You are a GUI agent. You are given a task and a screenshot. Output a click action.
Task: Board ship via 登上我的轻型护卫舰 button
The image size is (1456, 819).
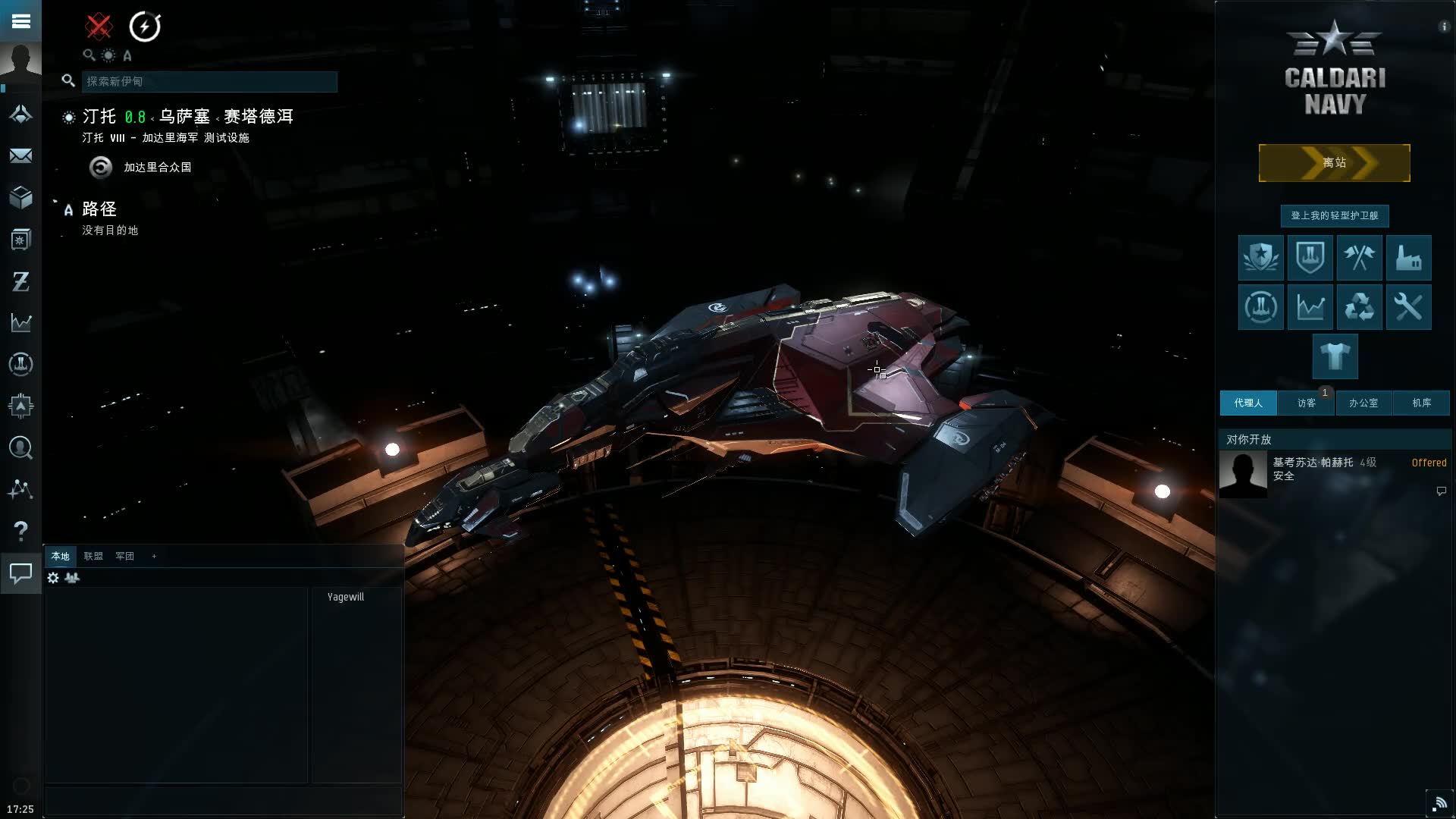coord(1334,215)
